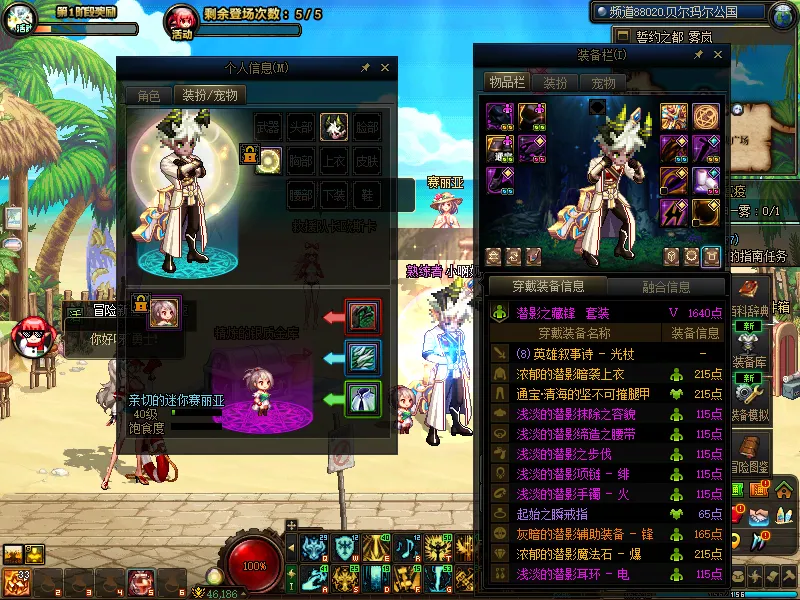Image resolution: width=800 pixels, height=600 pixels.
Task: Select the 穿戴装备信息 tab
Action: (548, 287)
